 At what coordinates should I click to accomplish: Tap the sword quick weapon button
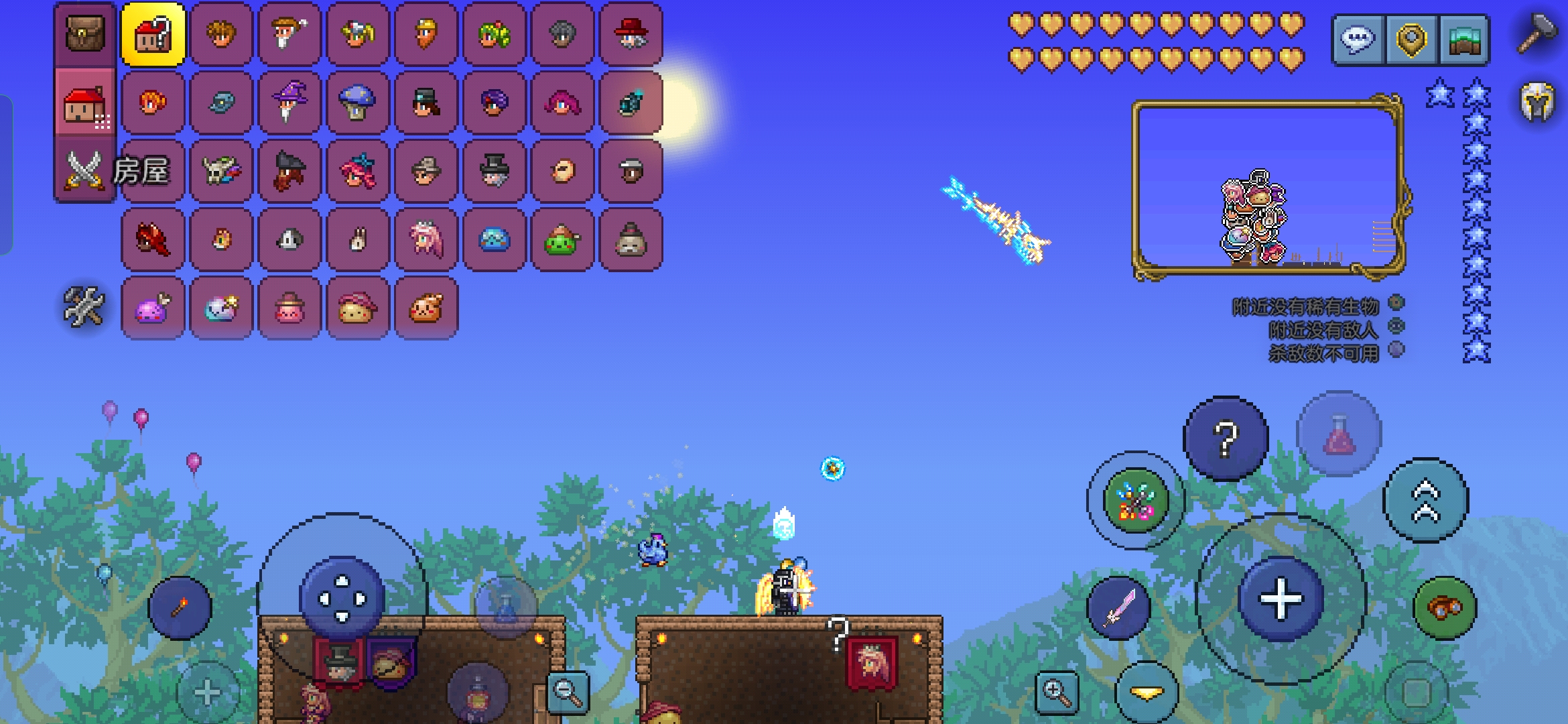pyautogui.click(x=1118, y=607)
